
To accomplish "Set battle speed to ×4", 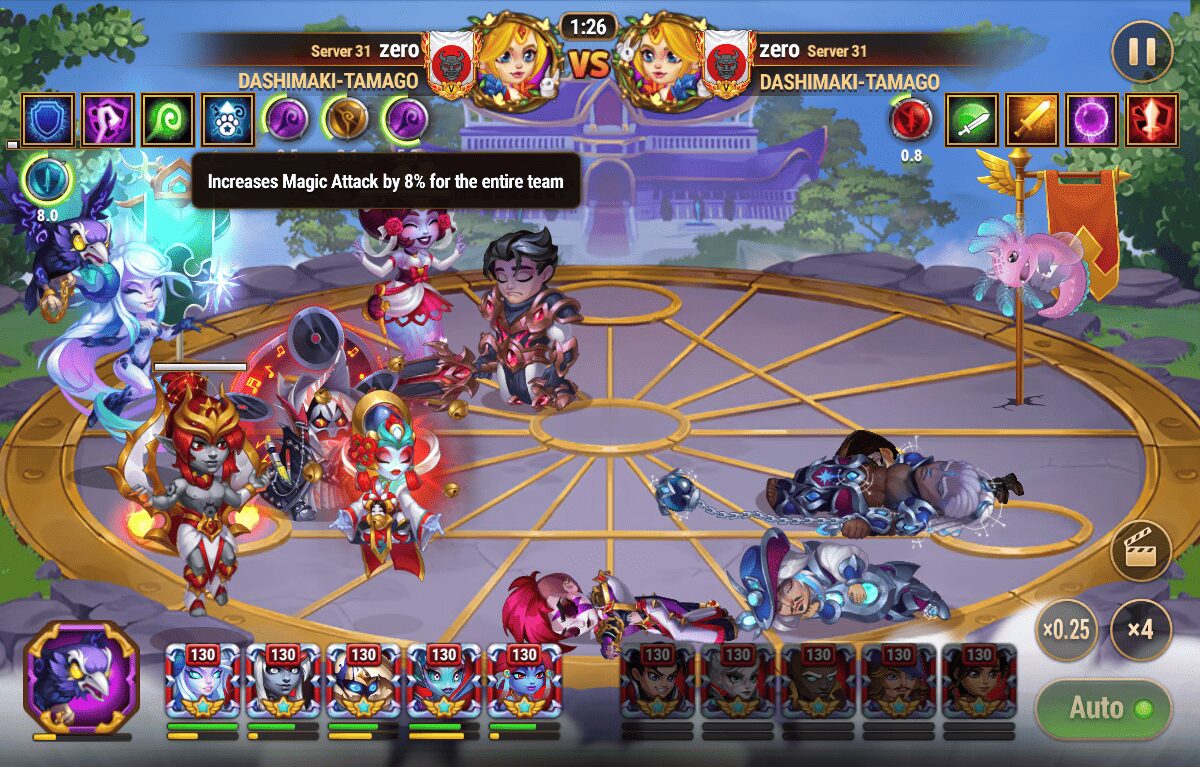I will [1140, 630].
